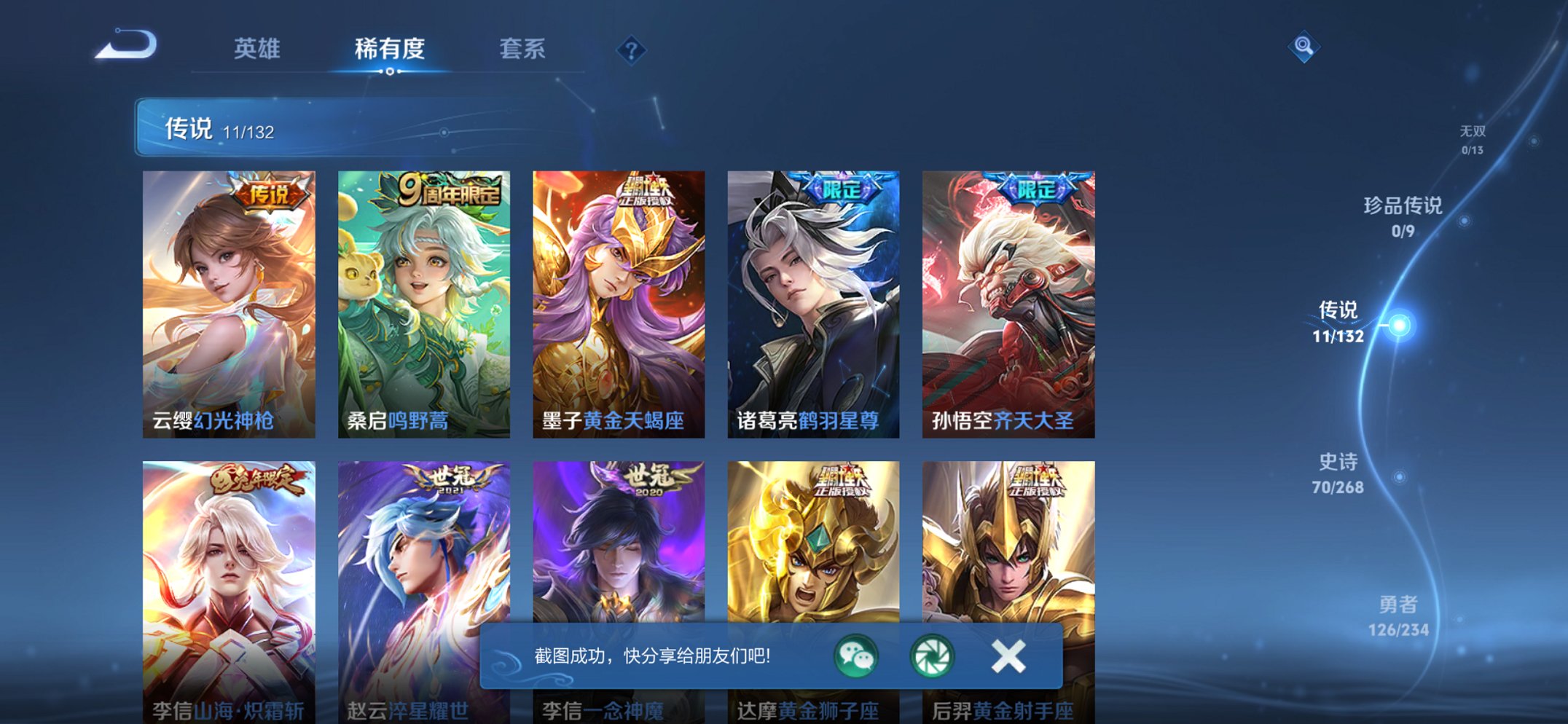This screenshot has width=1568, height=724.
Task: Dismiss the screenshot share notification
Action: (1008, 656)
